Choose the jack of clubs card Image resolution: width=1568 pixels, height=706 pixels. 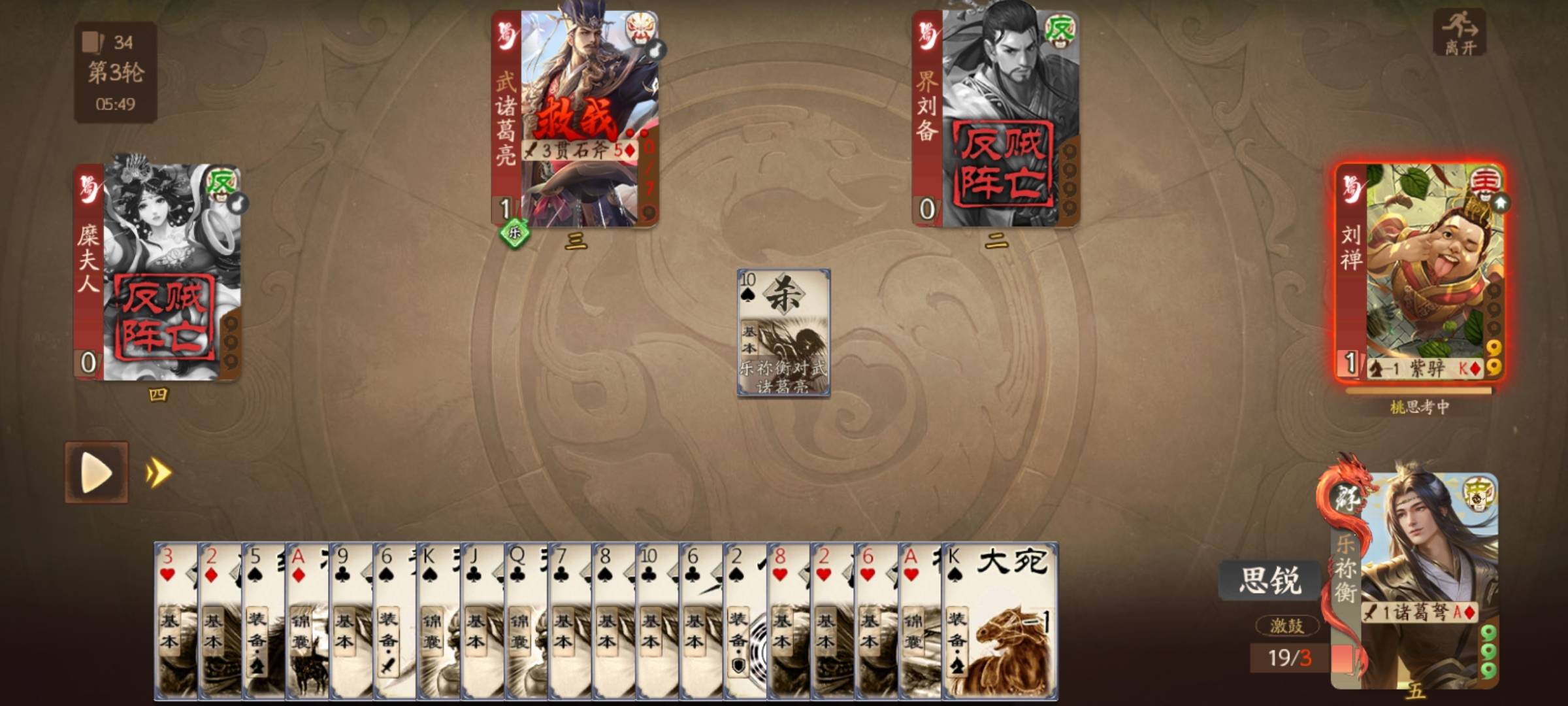tap(482, 621)
